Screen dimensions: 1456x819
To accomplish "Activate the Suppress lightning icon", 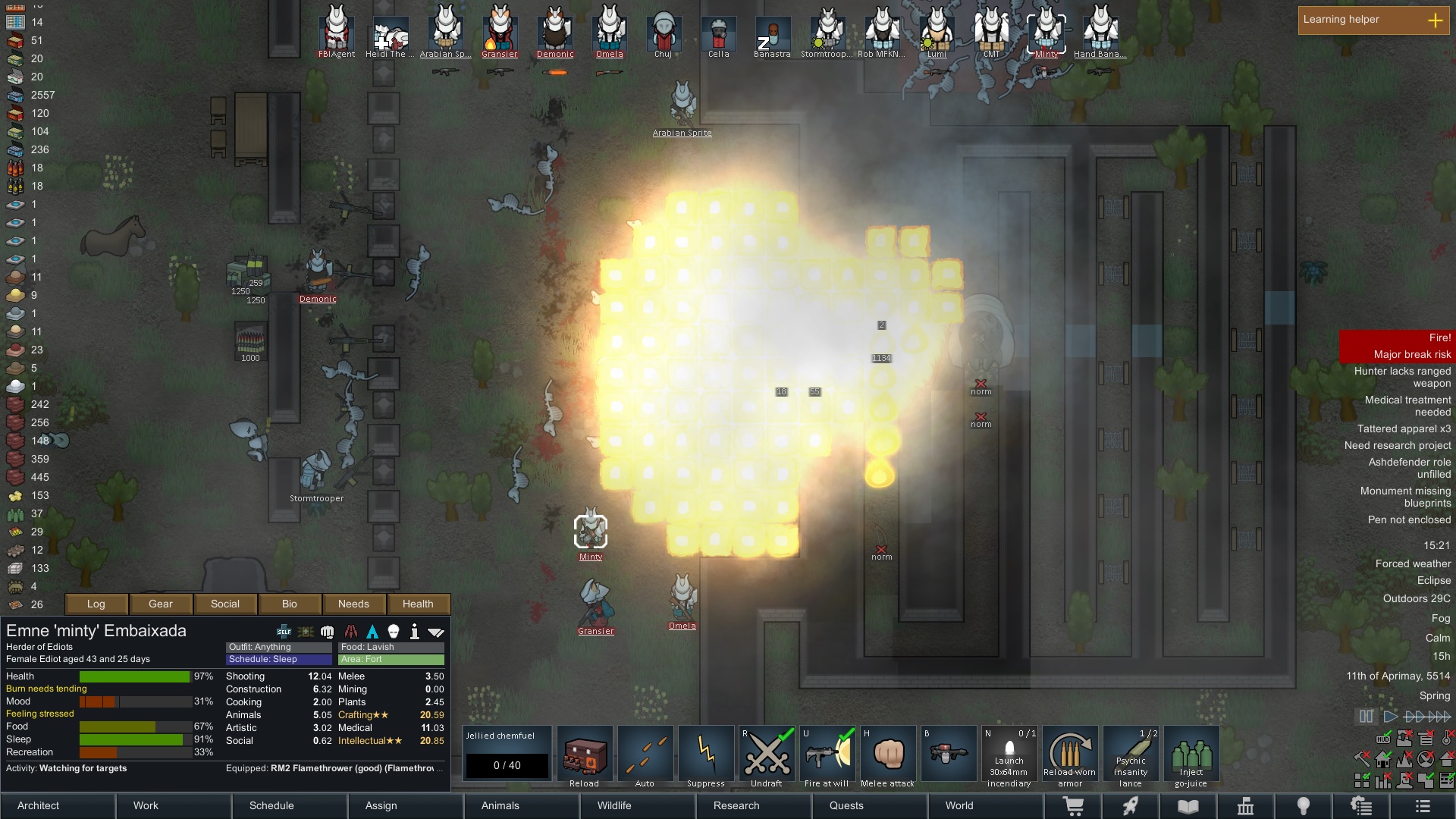I will point(706,753).
